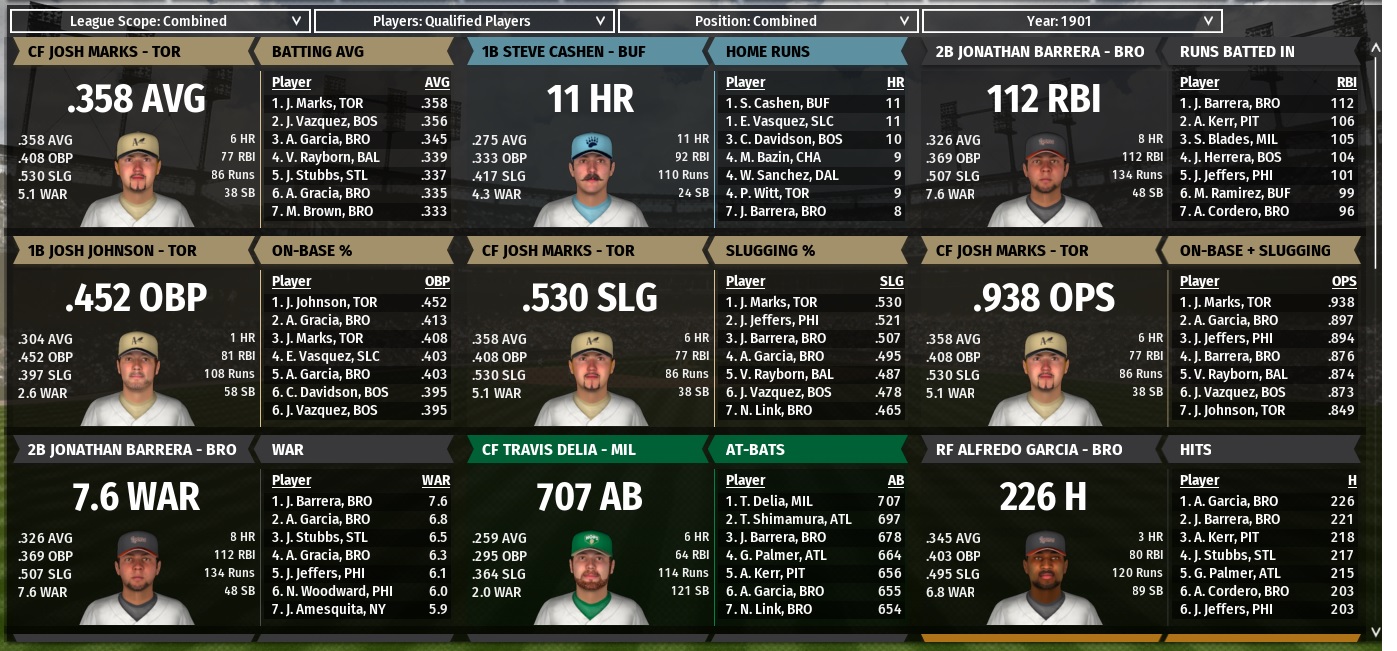Sort Home Runs list by HR column
Image resolution: width=1397 pixels, height=651 pixels.
[x=895, y=82]
